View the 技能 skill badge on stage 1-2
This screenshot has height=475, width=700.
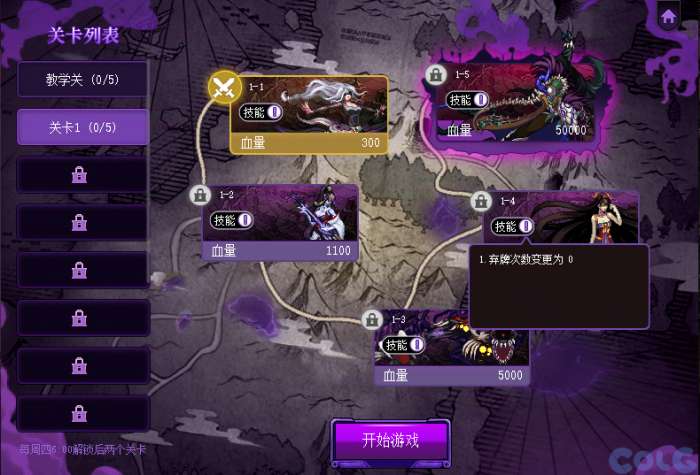[x=232, y=220]
